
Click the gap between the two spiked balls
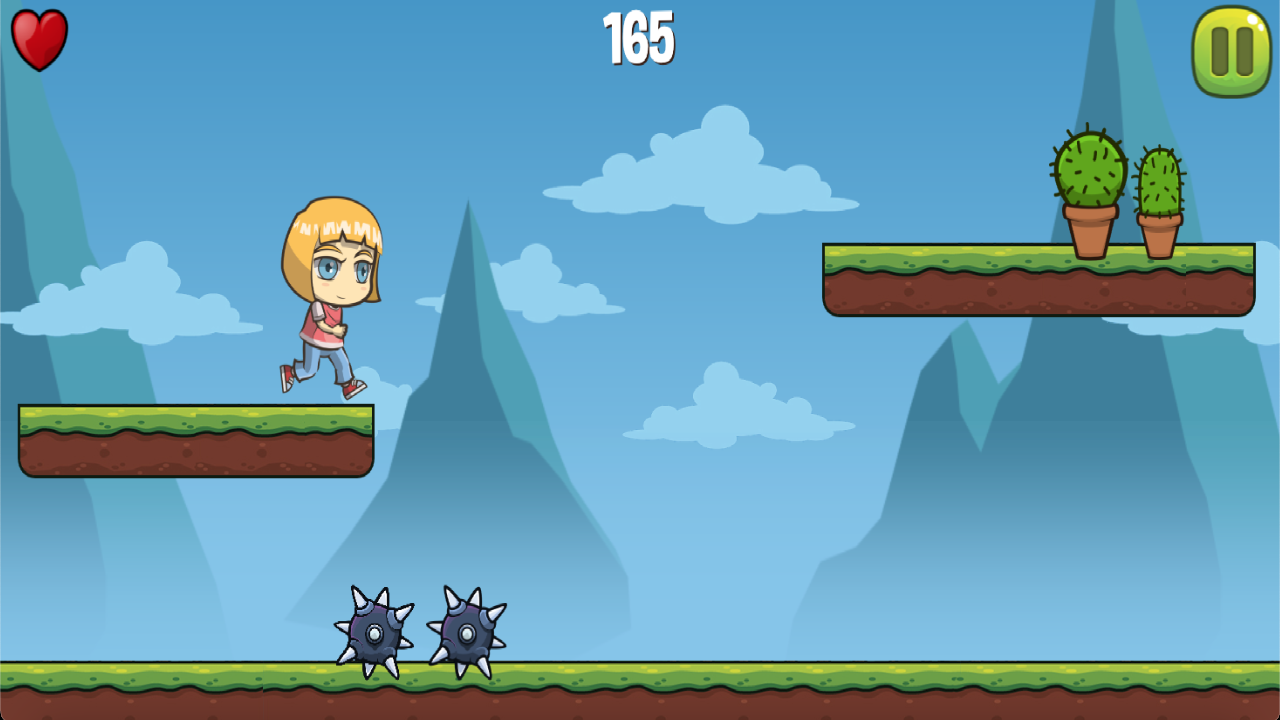tap(423, 635)
